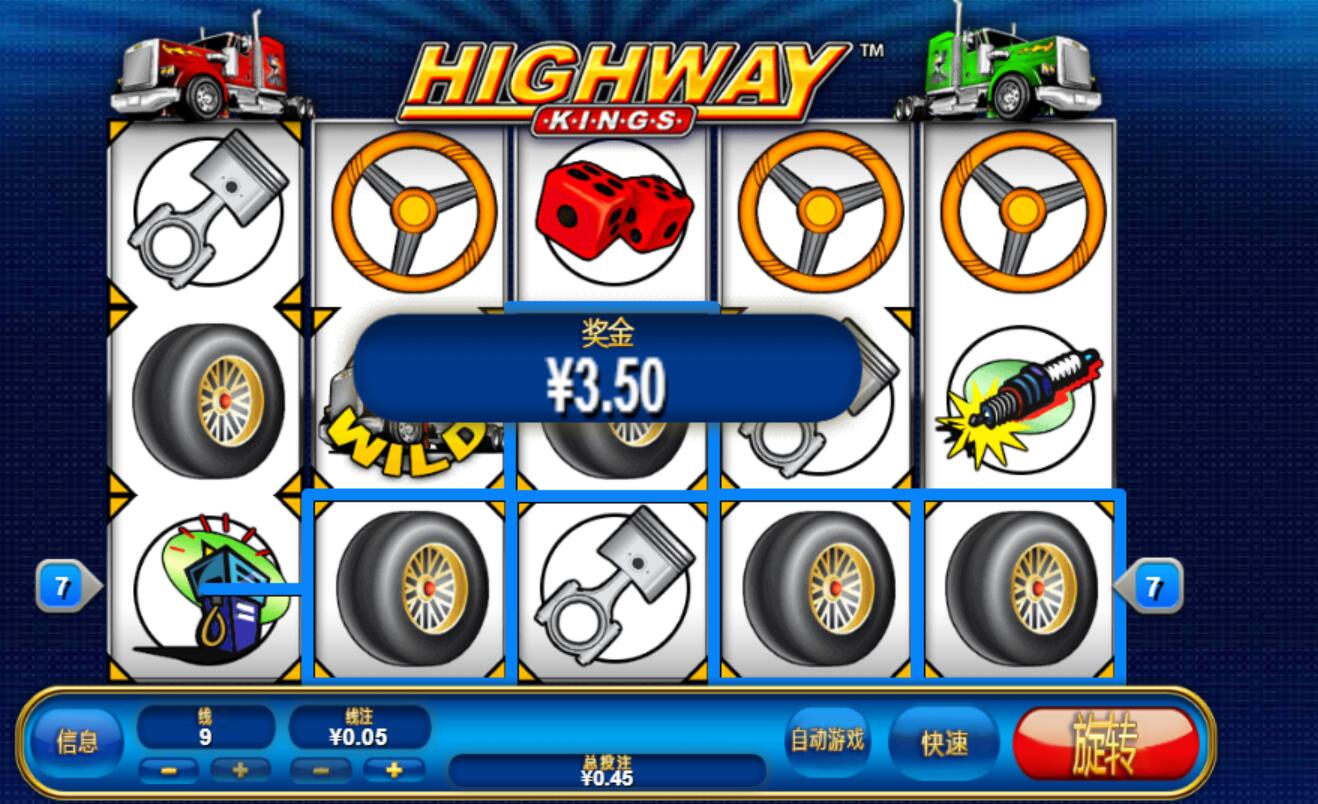
Task: Lower the line bet (线注)
Action: pos(321,770)
